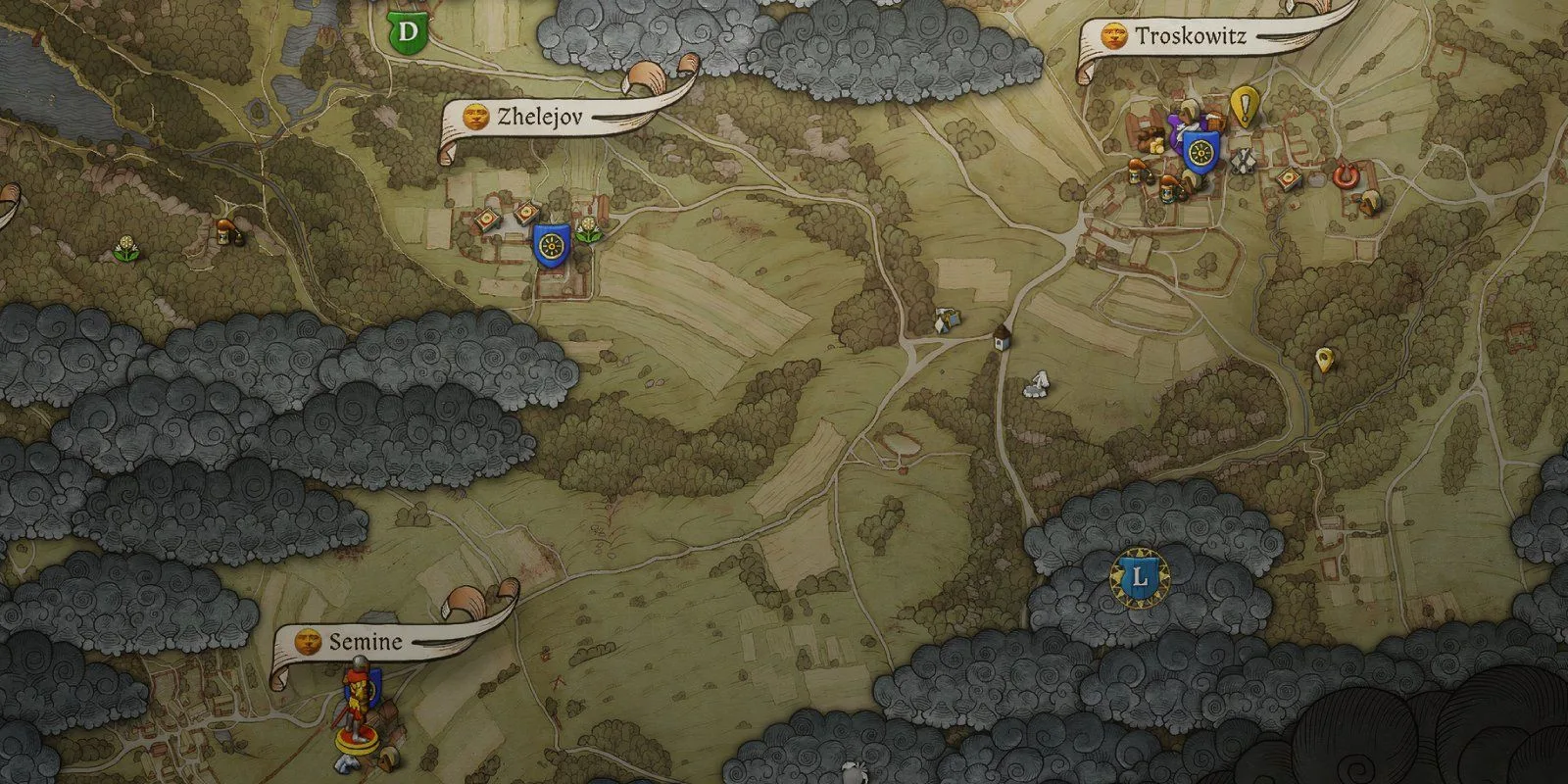Select the Zhelejov village label banner

tap(540, 118)
